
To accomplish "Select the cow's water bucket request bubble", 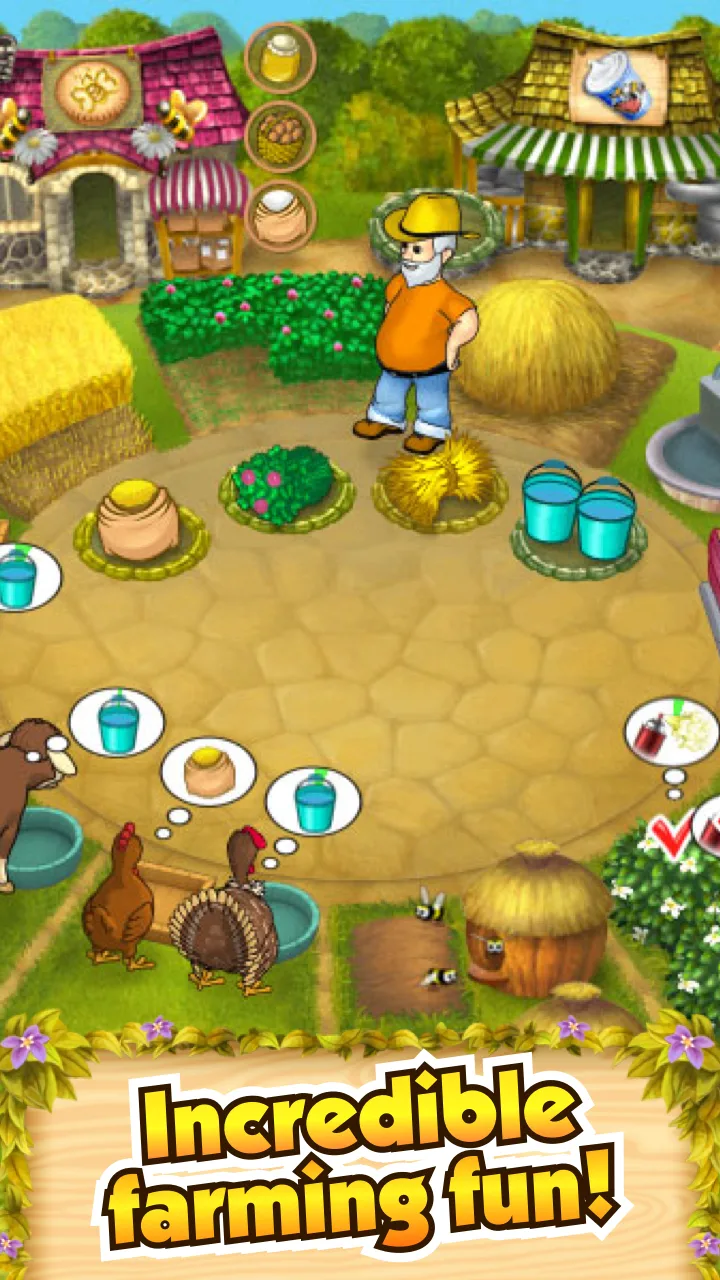I will pyautogui.click(x=117, y=722).
